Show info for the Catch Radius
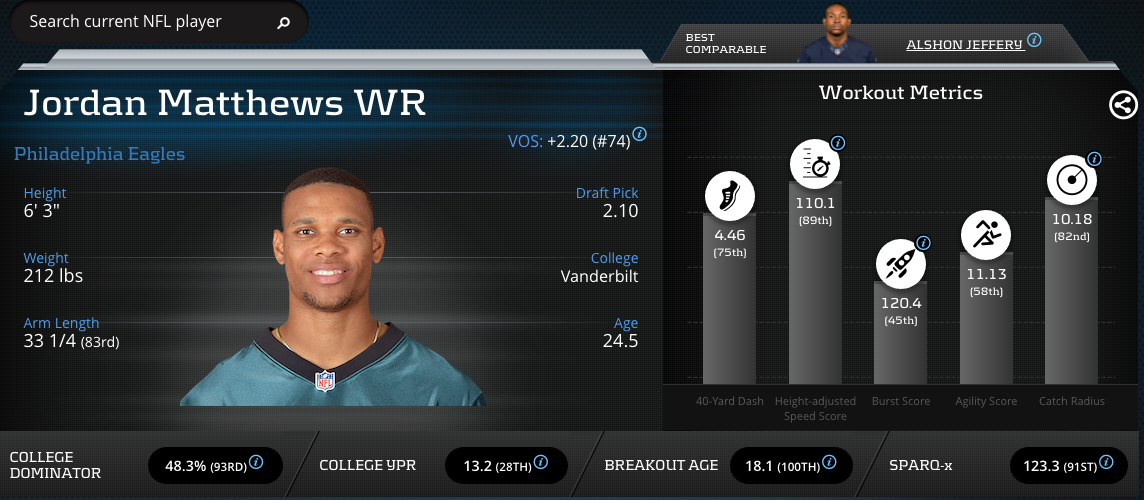This screenshot has width=1144, height=500. (x=1094, y=159)
